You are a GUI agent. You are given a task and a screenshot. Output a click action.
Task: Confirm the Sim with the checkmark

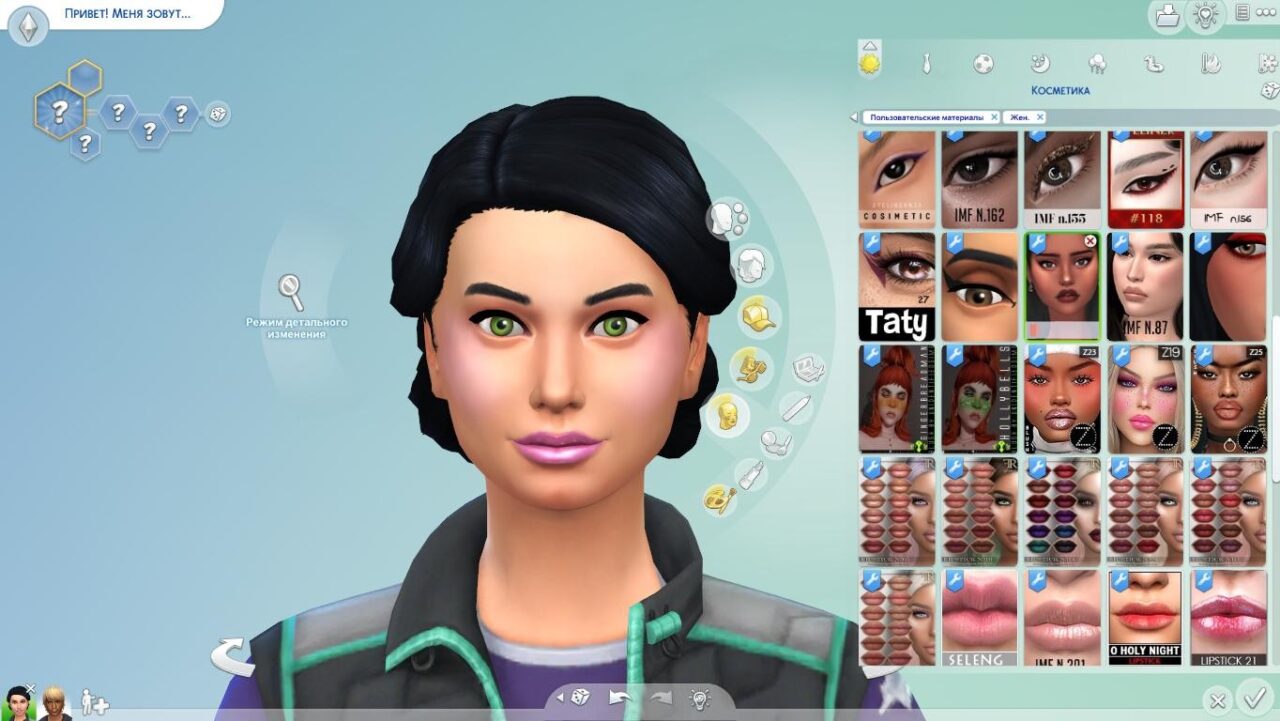coord(1252,697)
